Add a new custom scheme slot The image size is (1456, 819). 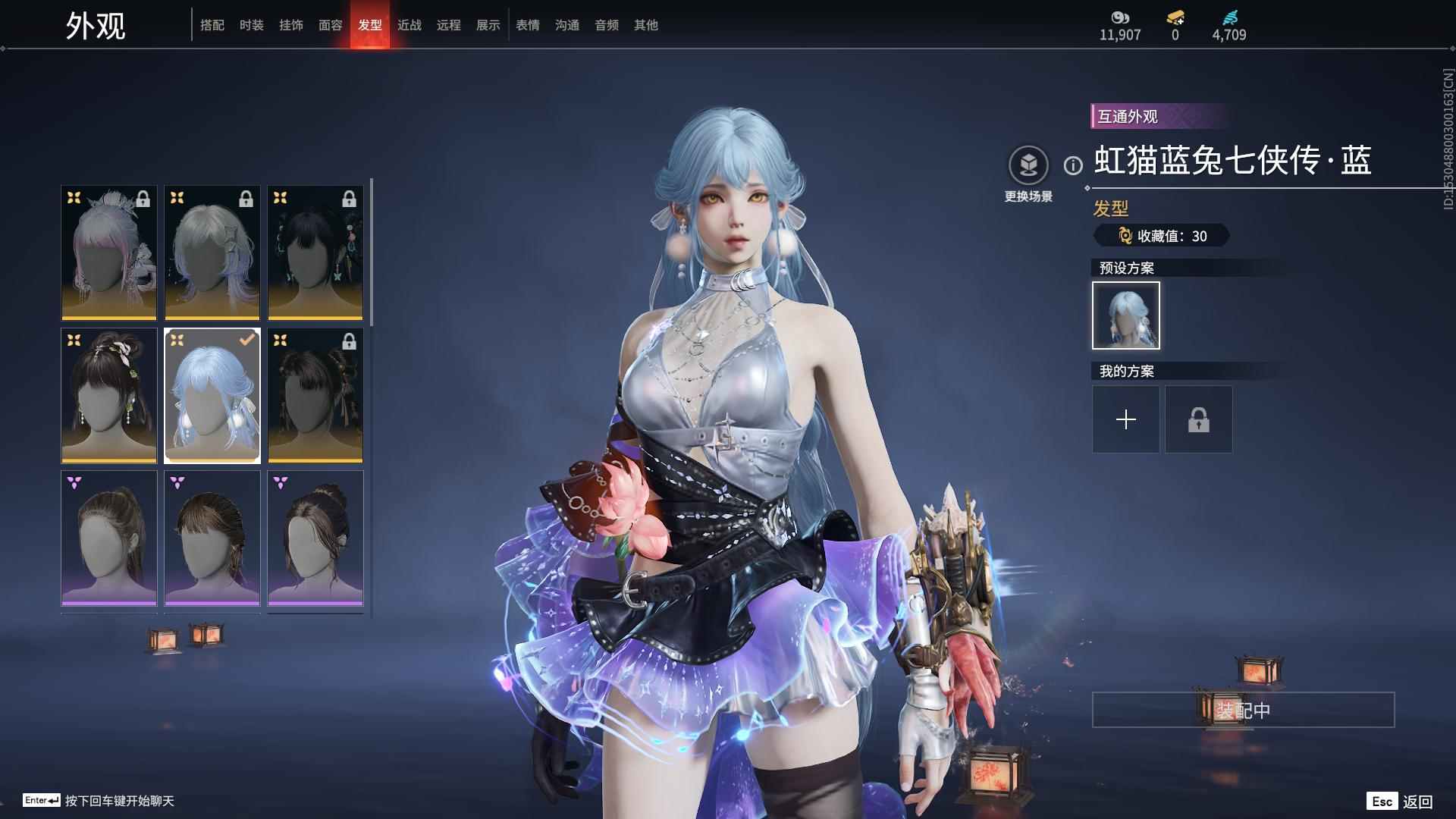[x=1125, y=419]
